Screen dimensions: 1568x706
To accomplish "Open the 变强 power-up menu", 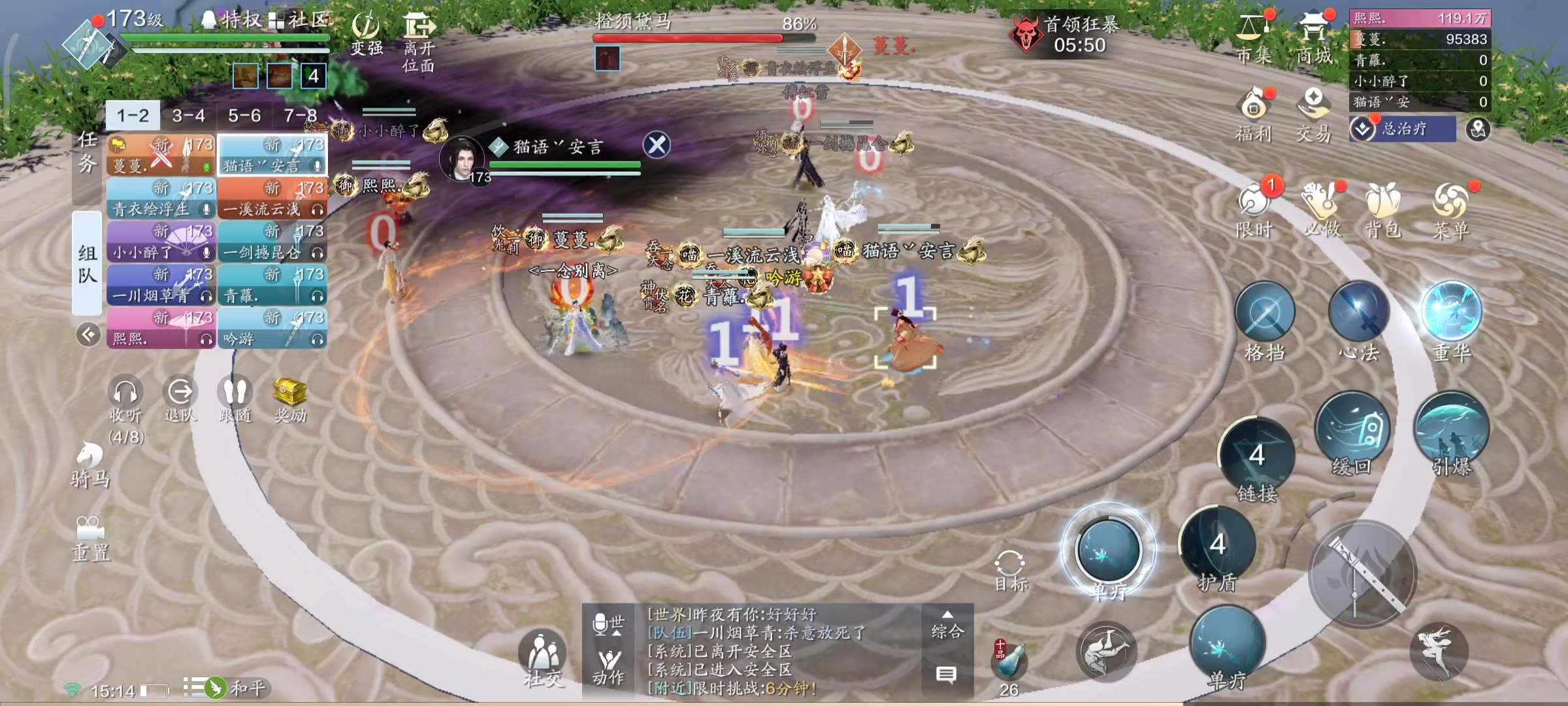I will (366, 33).
